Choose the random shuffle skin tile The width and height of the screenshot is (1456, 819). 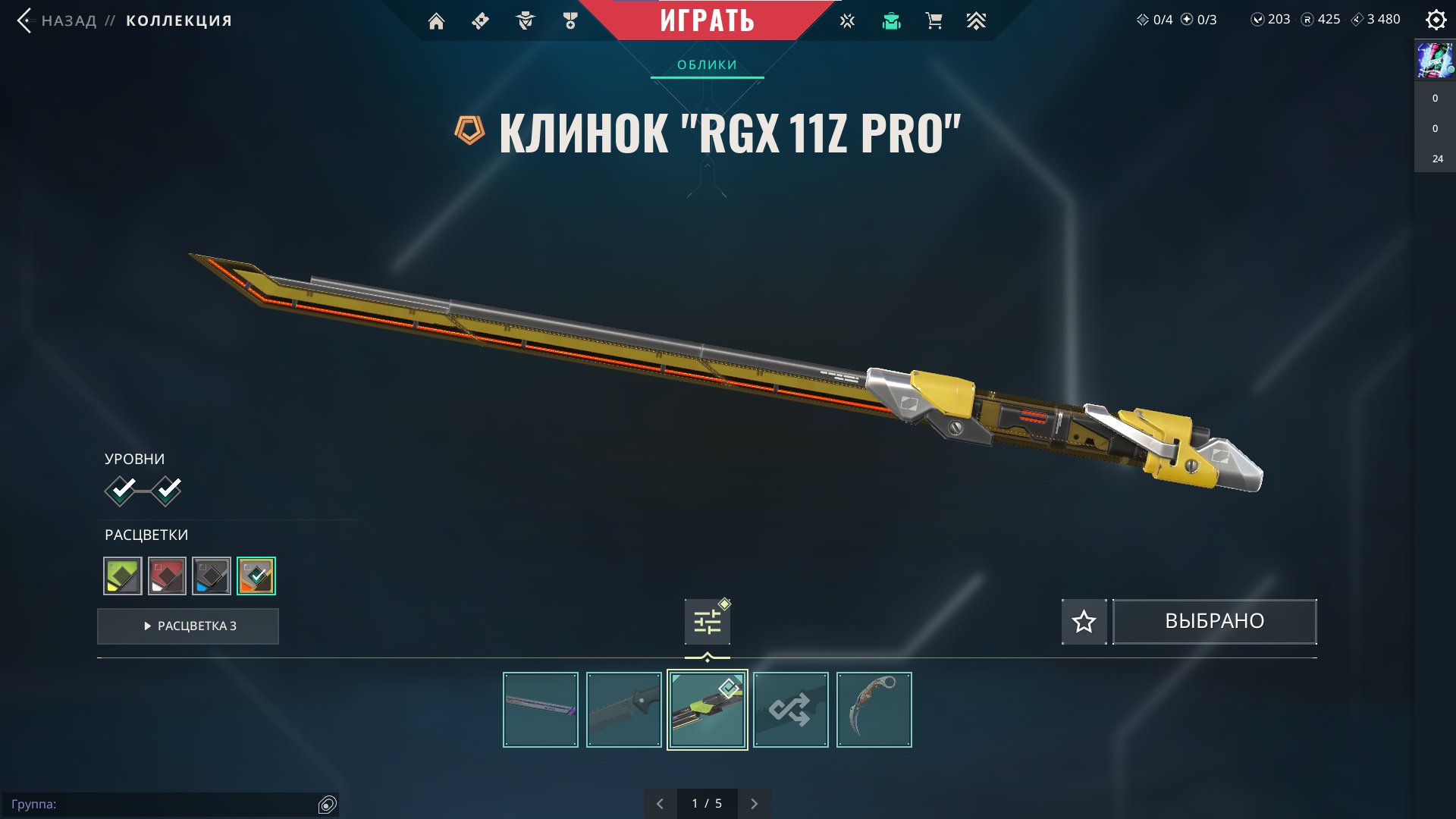tap(791, 710)
